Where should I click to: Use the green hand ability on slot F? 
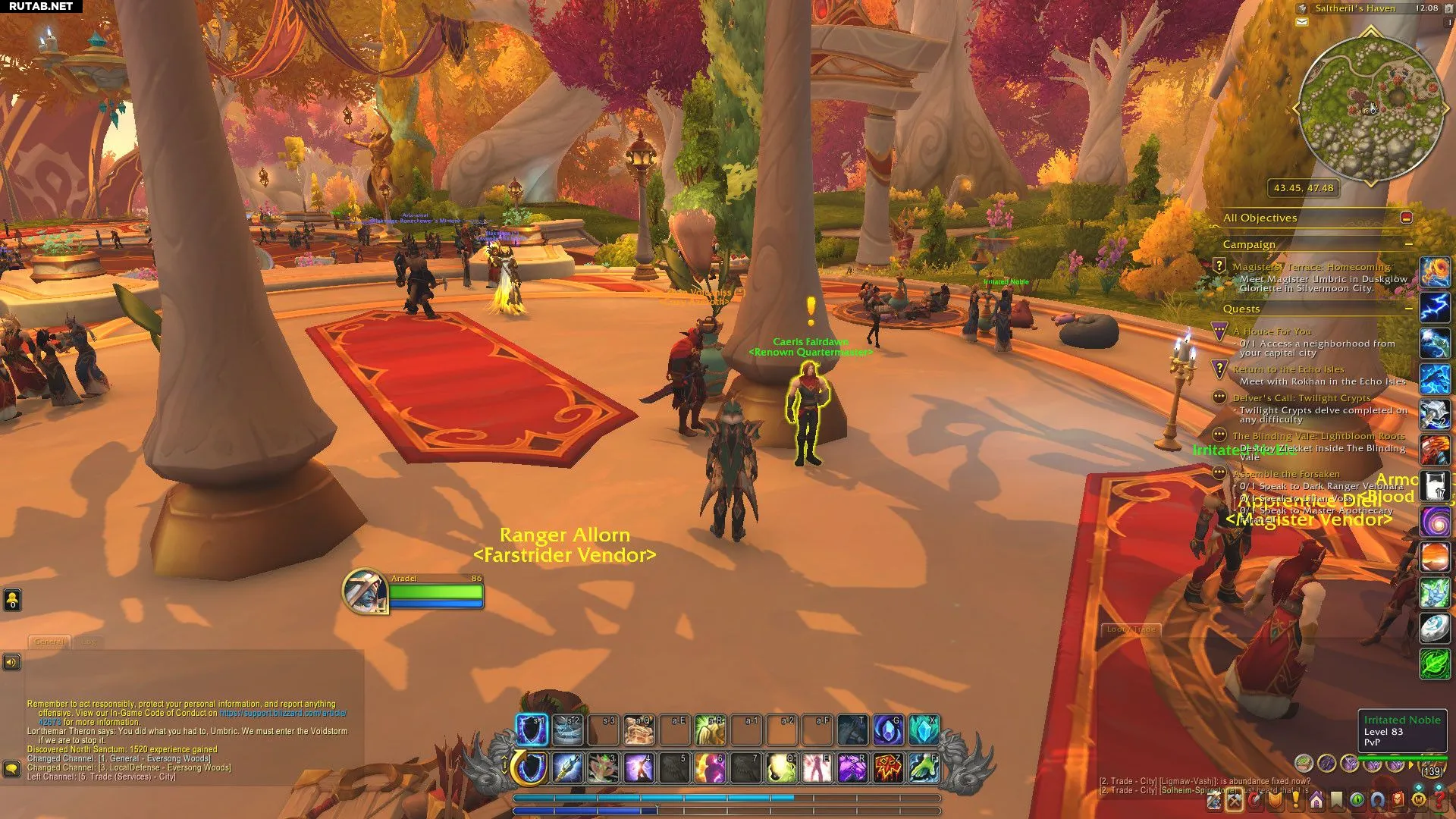(x=924, y=768)
